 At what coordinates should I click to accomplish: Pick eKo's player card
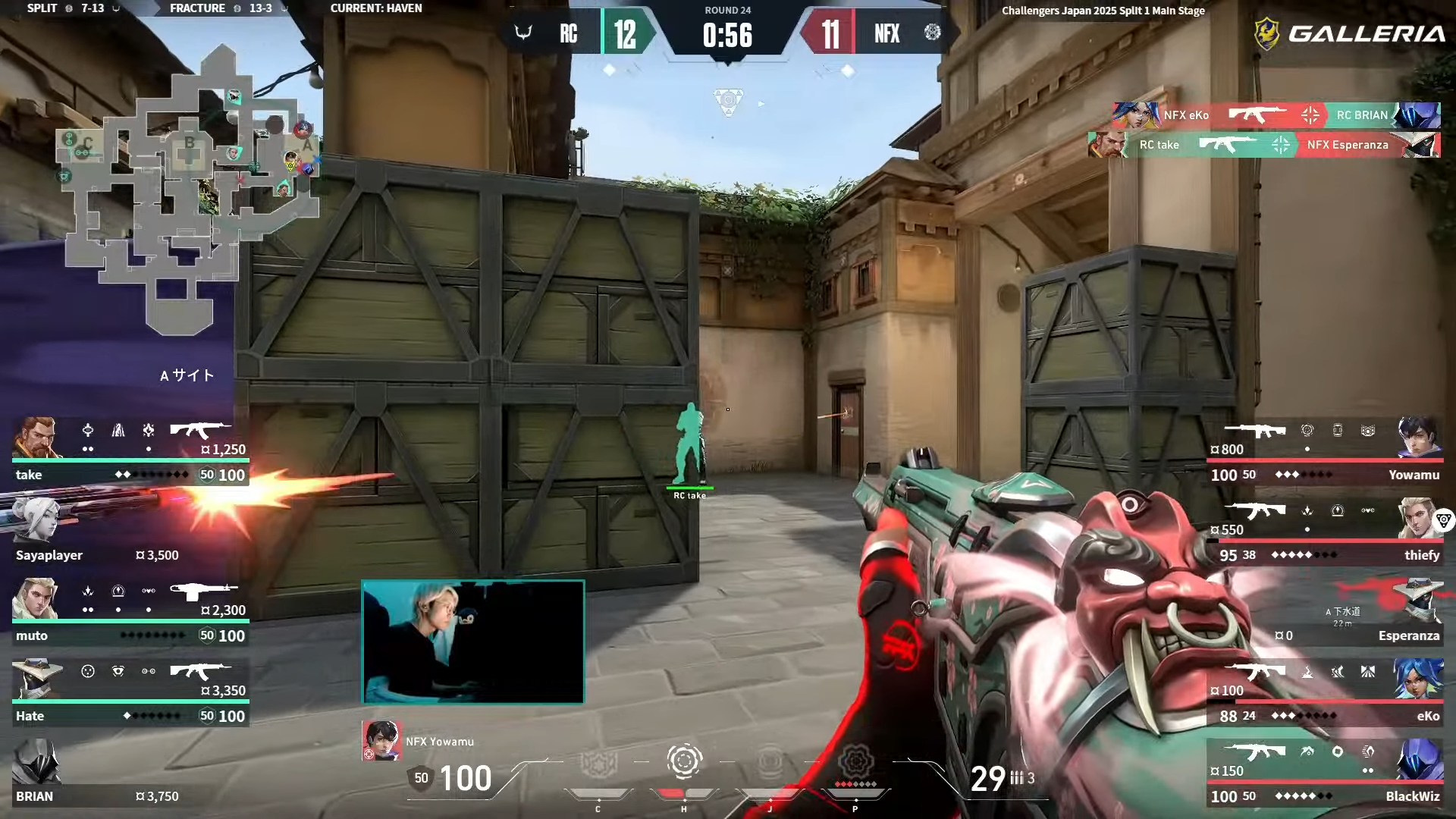click(x=1326, y=692)
